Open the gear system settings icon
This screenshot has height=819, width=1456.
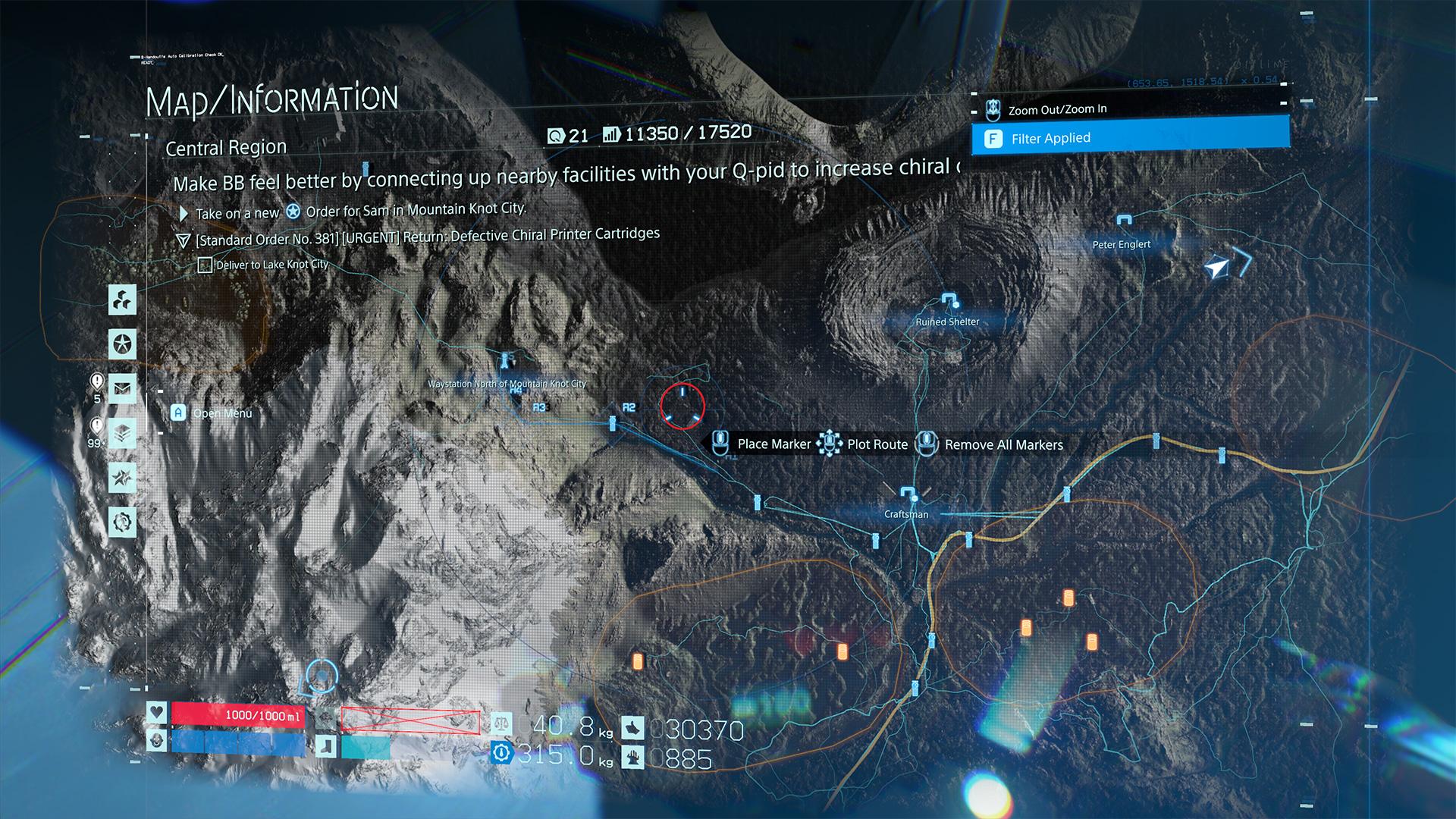[x=122, y=522]
